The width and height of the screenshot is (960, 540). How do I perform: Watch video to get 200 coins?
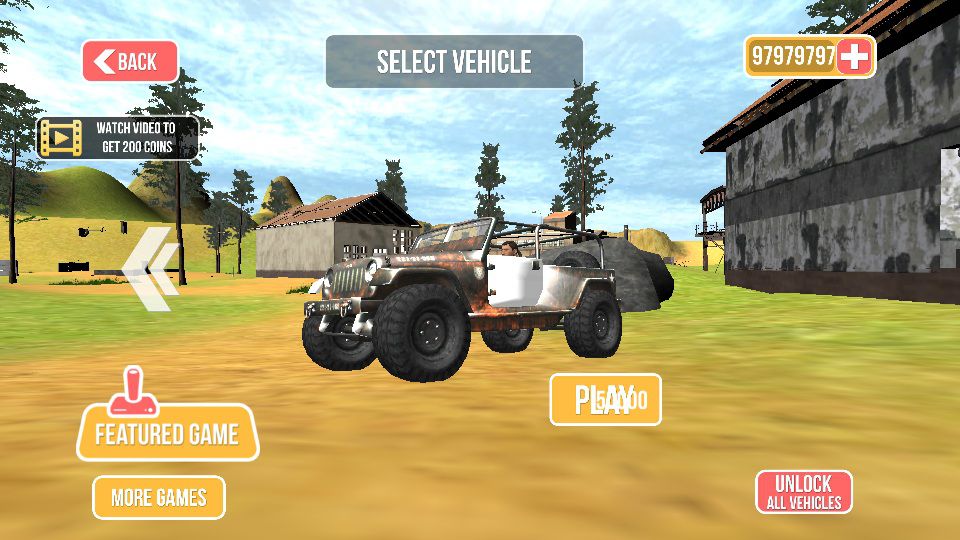pyautogui.click(x=118, y=138)
